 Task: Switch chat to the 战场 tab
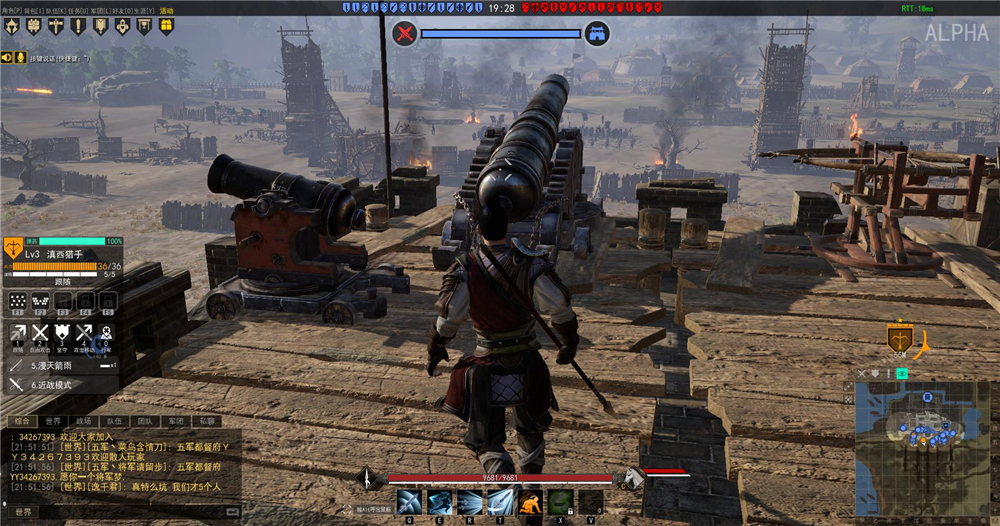coord(83,422)
